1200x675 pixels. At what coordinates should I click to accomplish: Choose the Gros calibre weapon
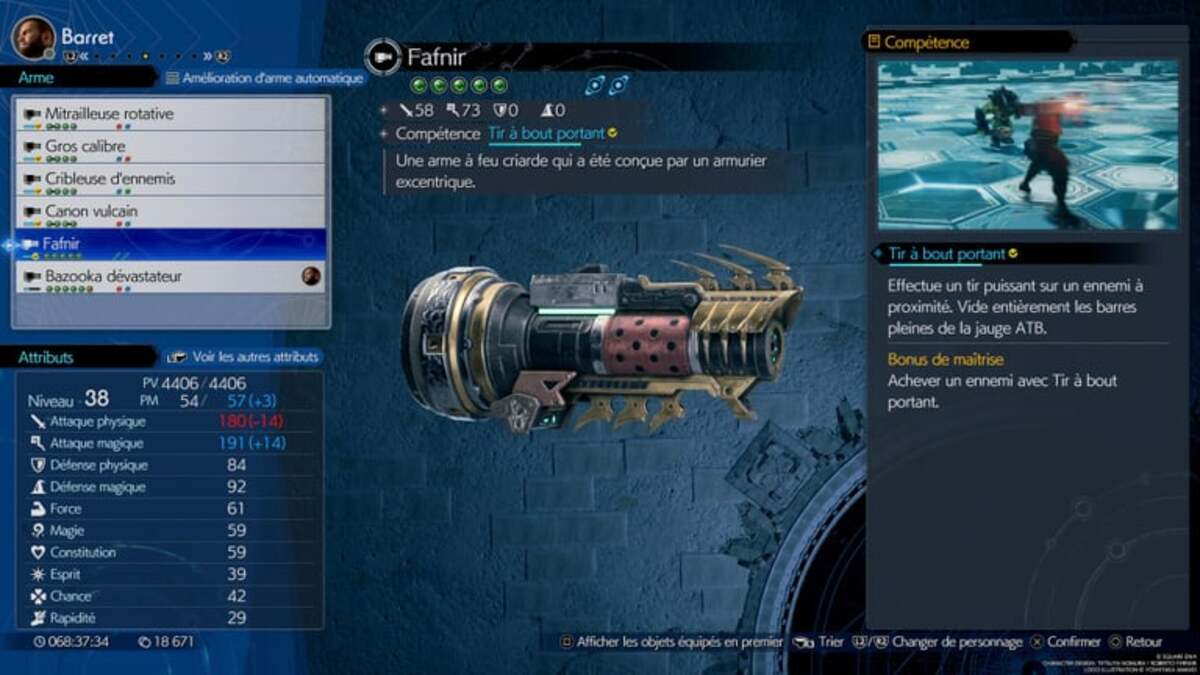pyautogui.click(x=170, y=147)
